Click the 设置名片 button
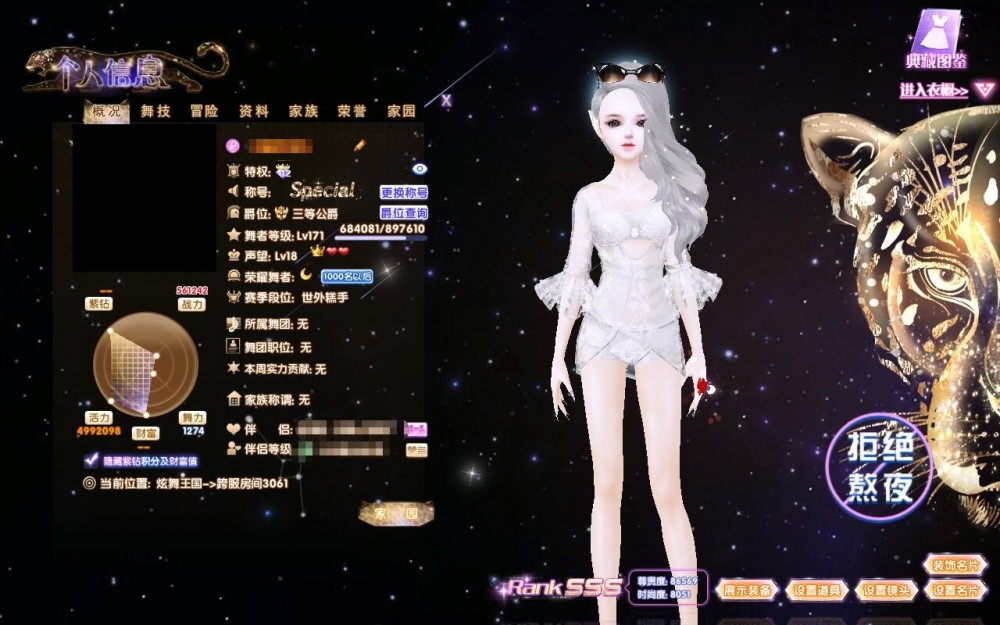 click(x=956, y=590)
